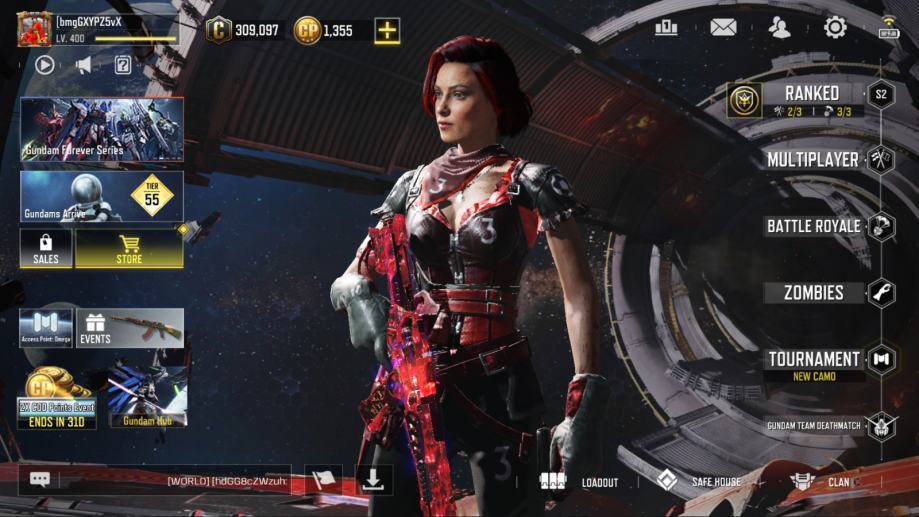Open the Gundams Arrive battle pass

pos(101,196)
